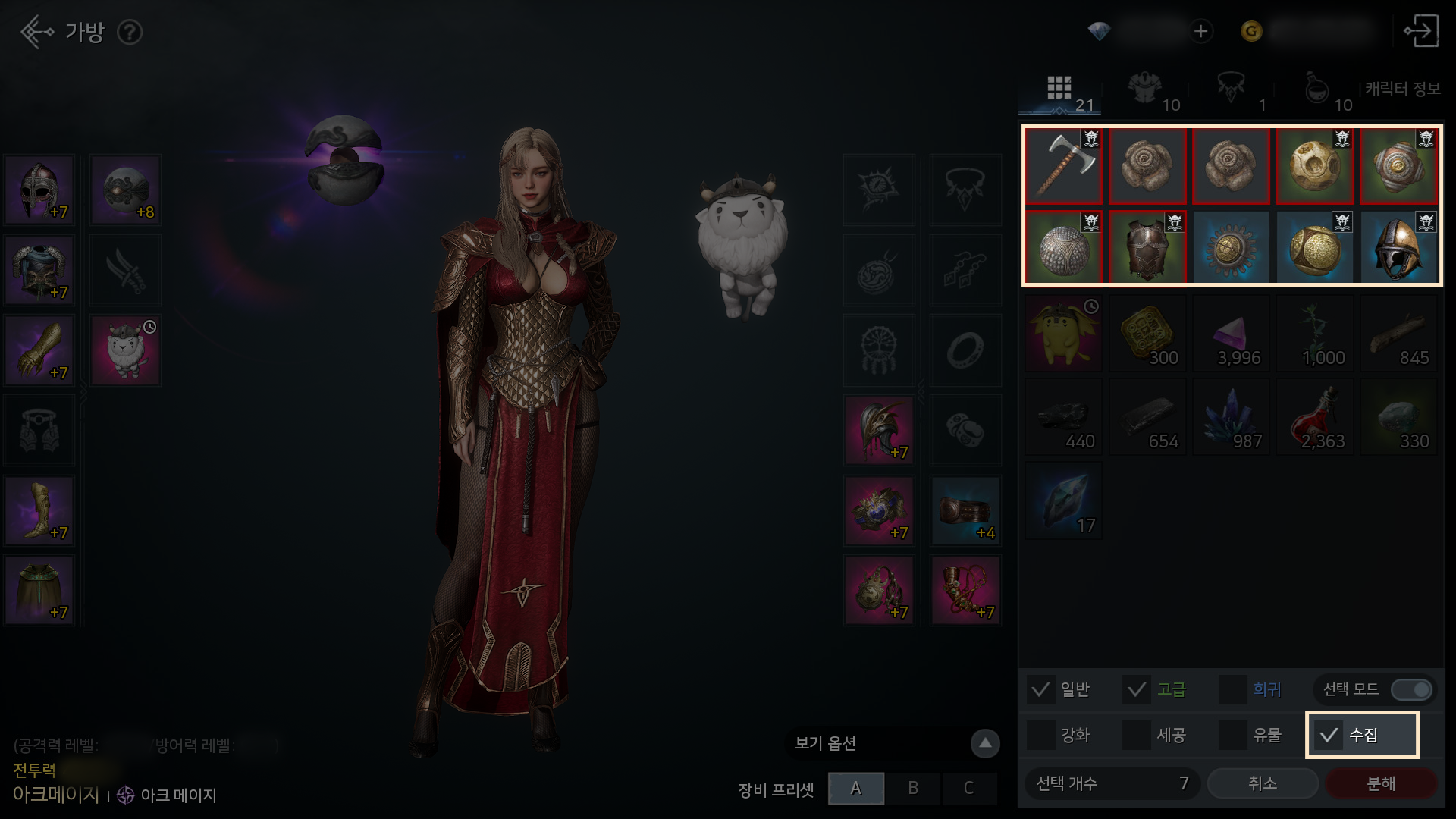Add diamonds with the plus button
Viewport: 1456px width, 819px height.
tap(1200, 31)
